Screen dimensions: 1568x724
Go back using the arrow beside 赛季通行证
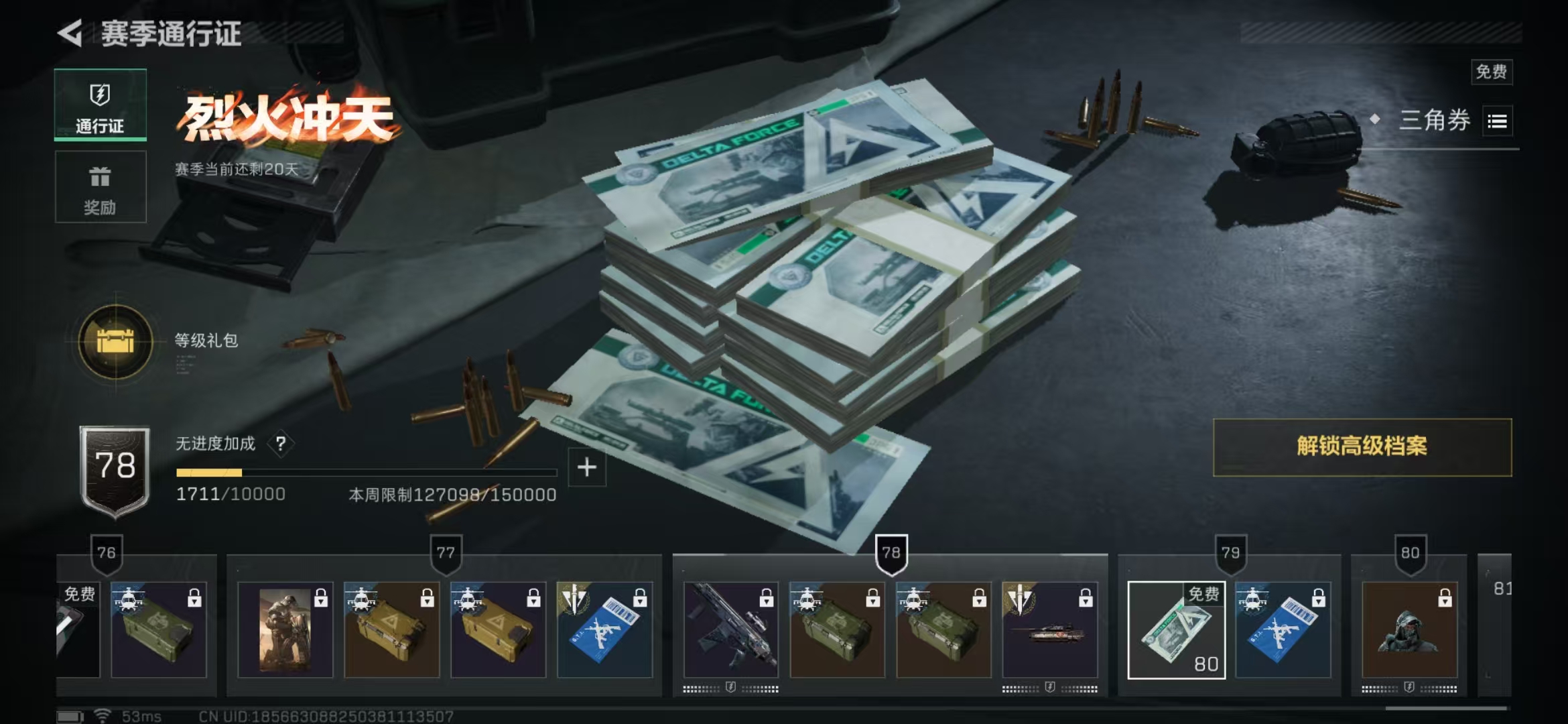(x=70, y=33)
